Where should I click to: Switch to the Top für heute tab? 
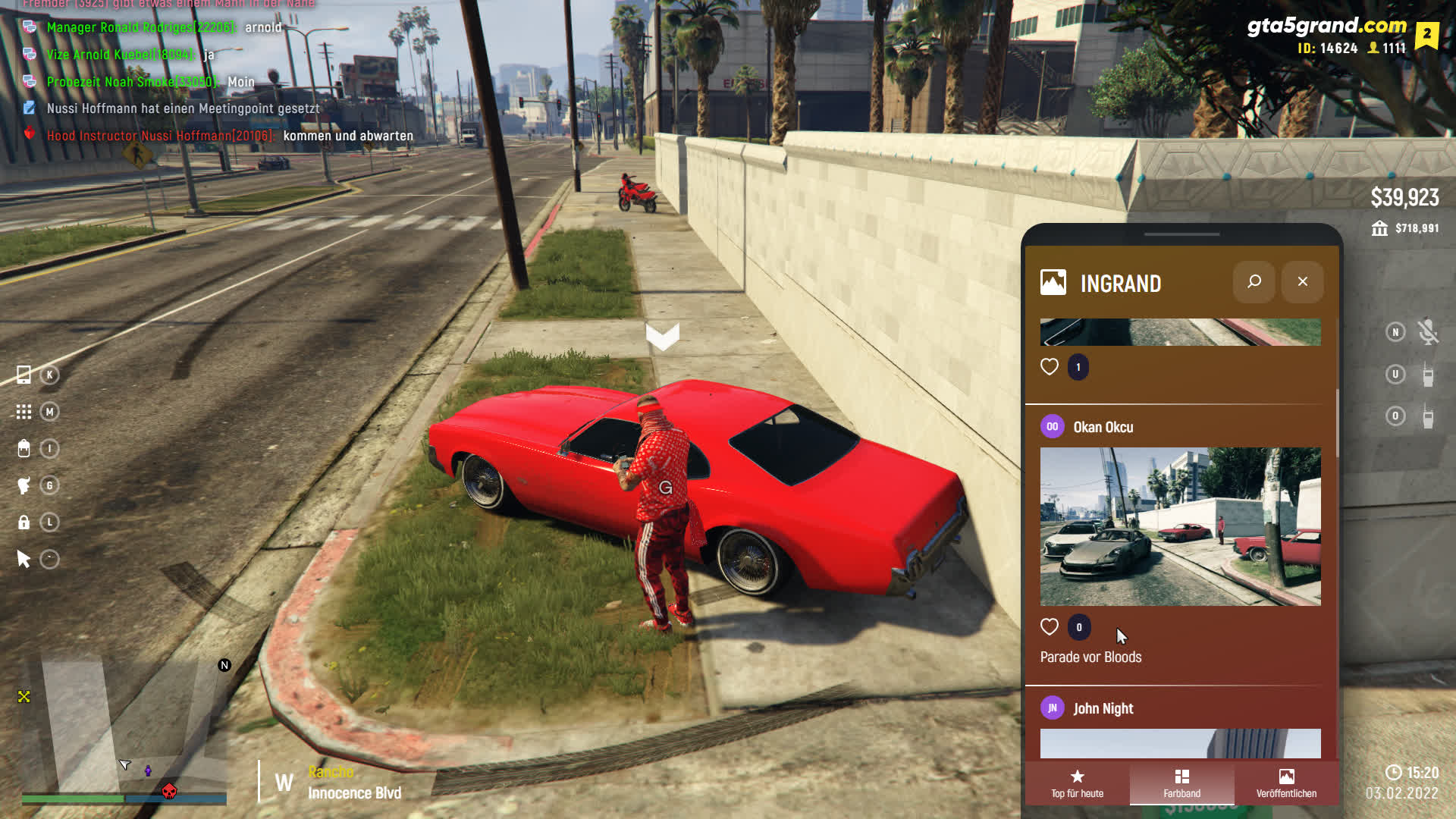click(1077, 783)
